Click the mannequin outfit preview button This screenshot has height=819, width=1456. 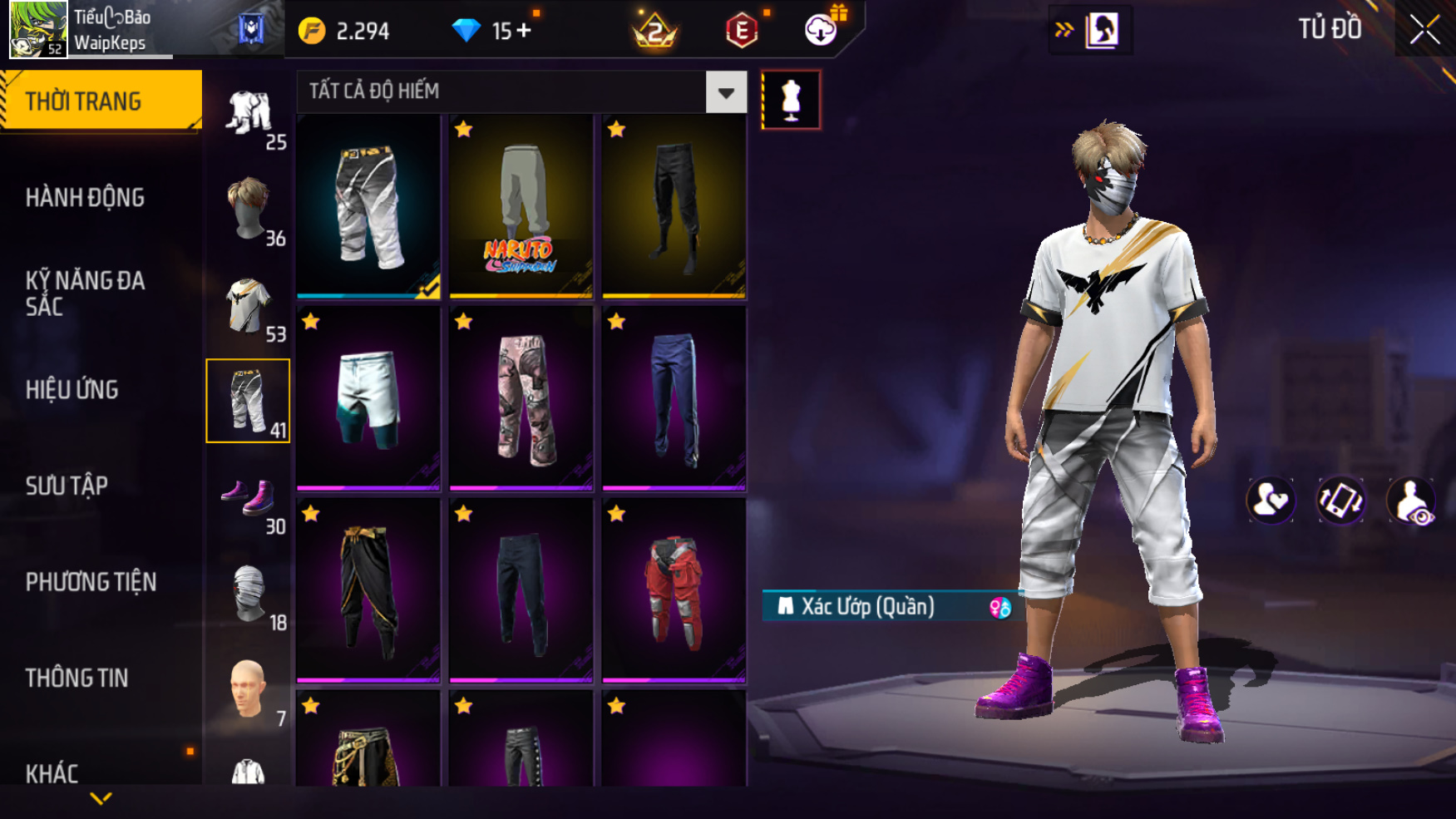(791, 100)
